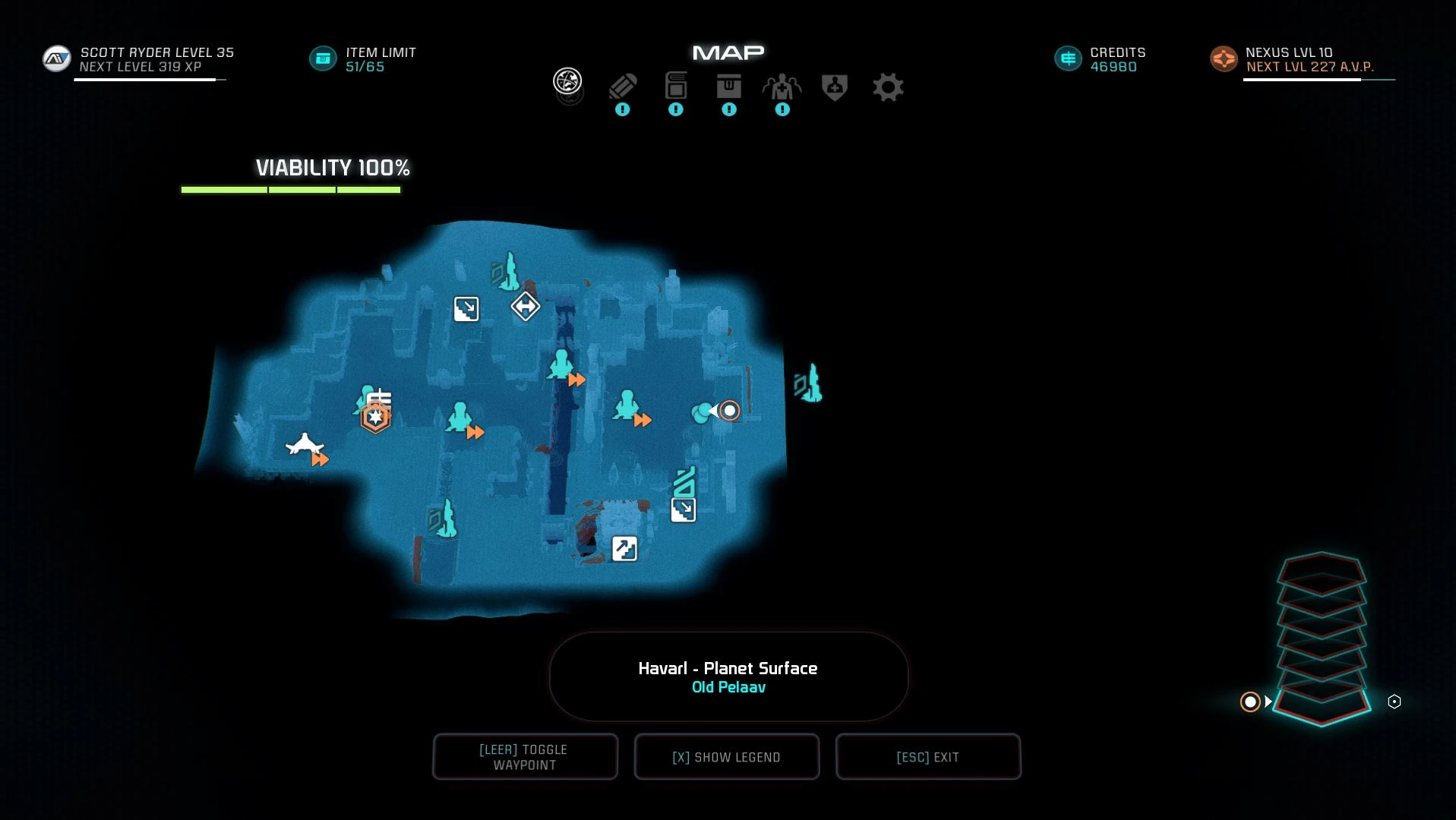Show the map legend
The width and height of the screenshot is (1456, 820).
point(726,756)
